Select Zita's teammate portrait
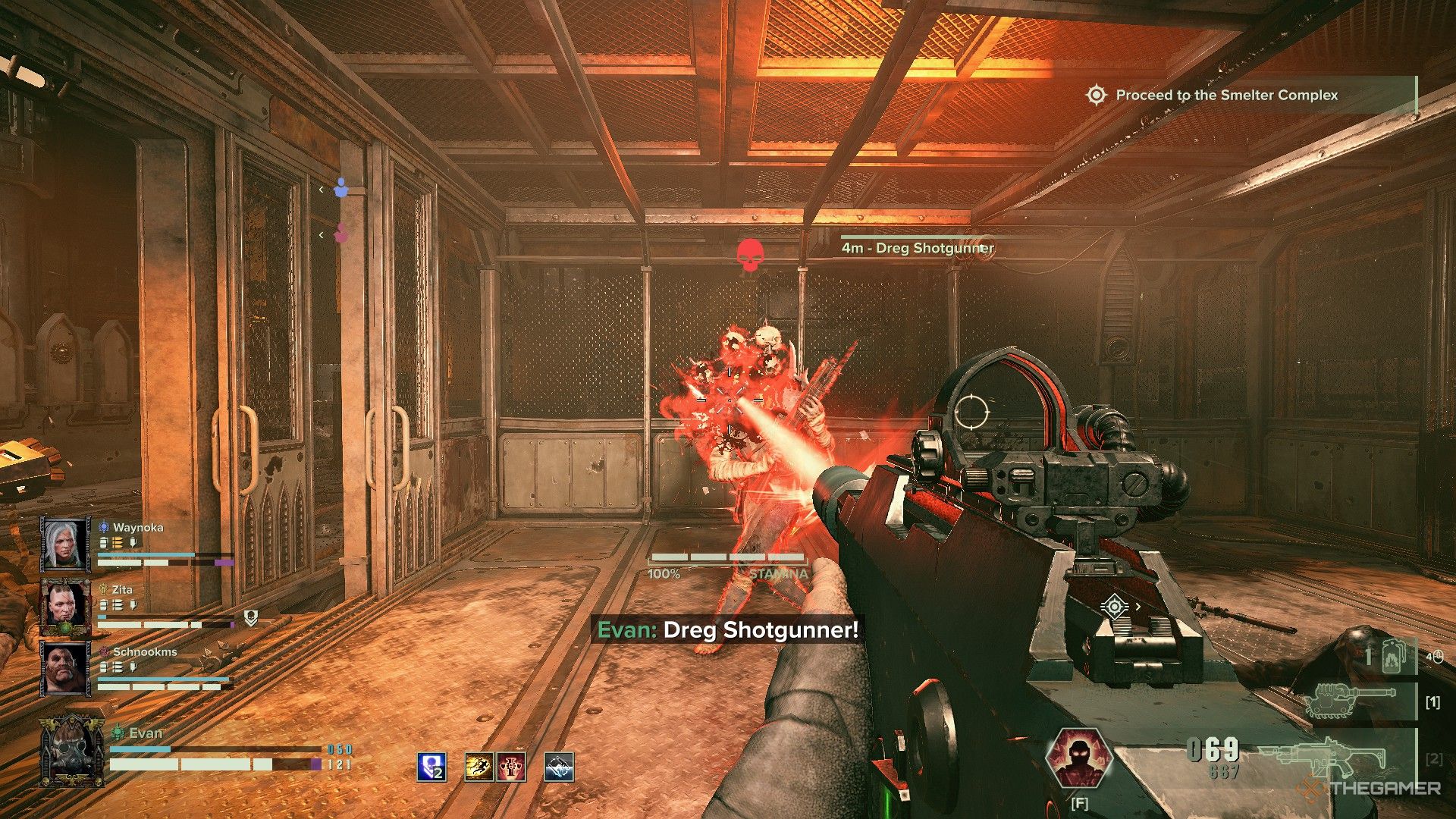Viewport: 1456px width, 819px height. tap(66, 607)
